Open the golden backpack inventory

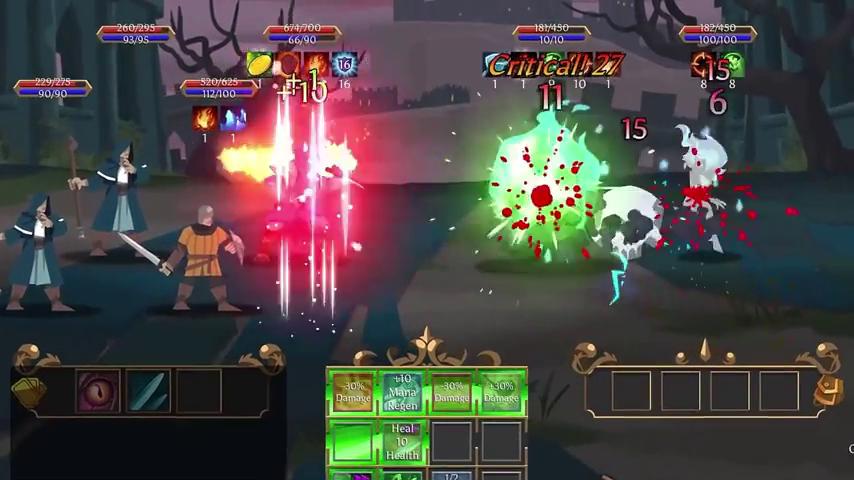(x=829, y=389)
